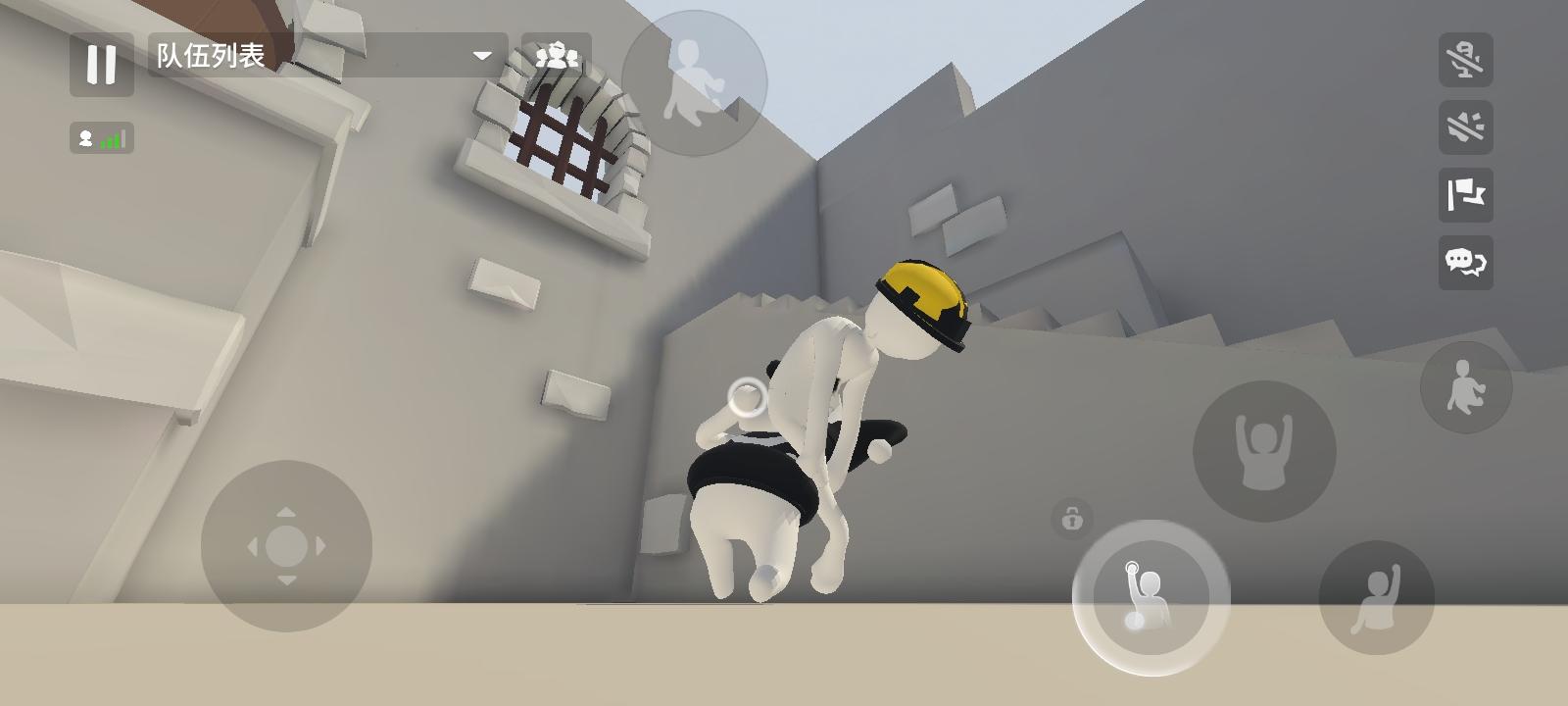Tap the player list icon beside the dropdown
The width and height of the screenshot is (1568, 706).
point(559,54)
